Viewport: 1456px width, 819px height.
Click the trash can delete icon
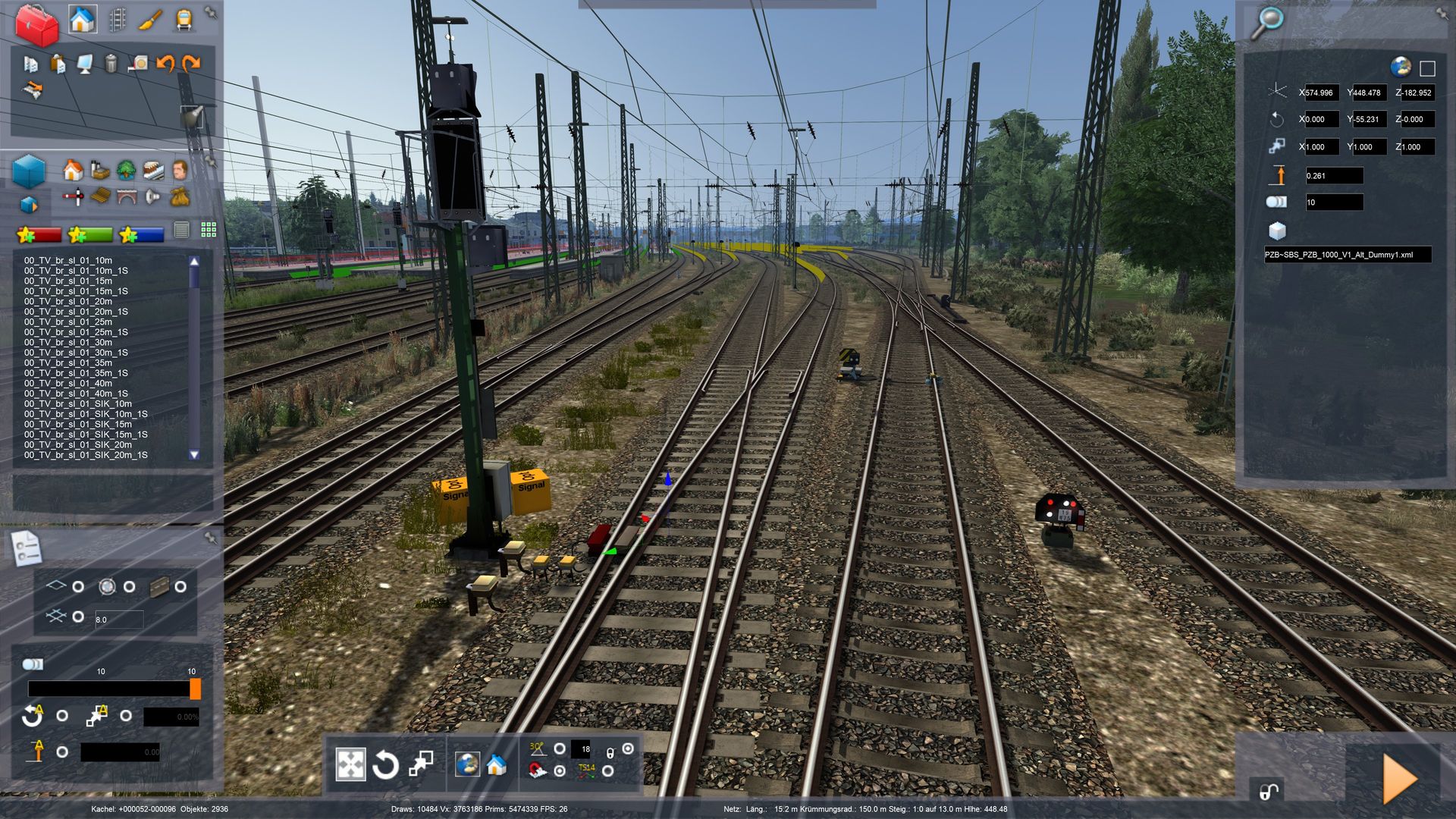111,64
